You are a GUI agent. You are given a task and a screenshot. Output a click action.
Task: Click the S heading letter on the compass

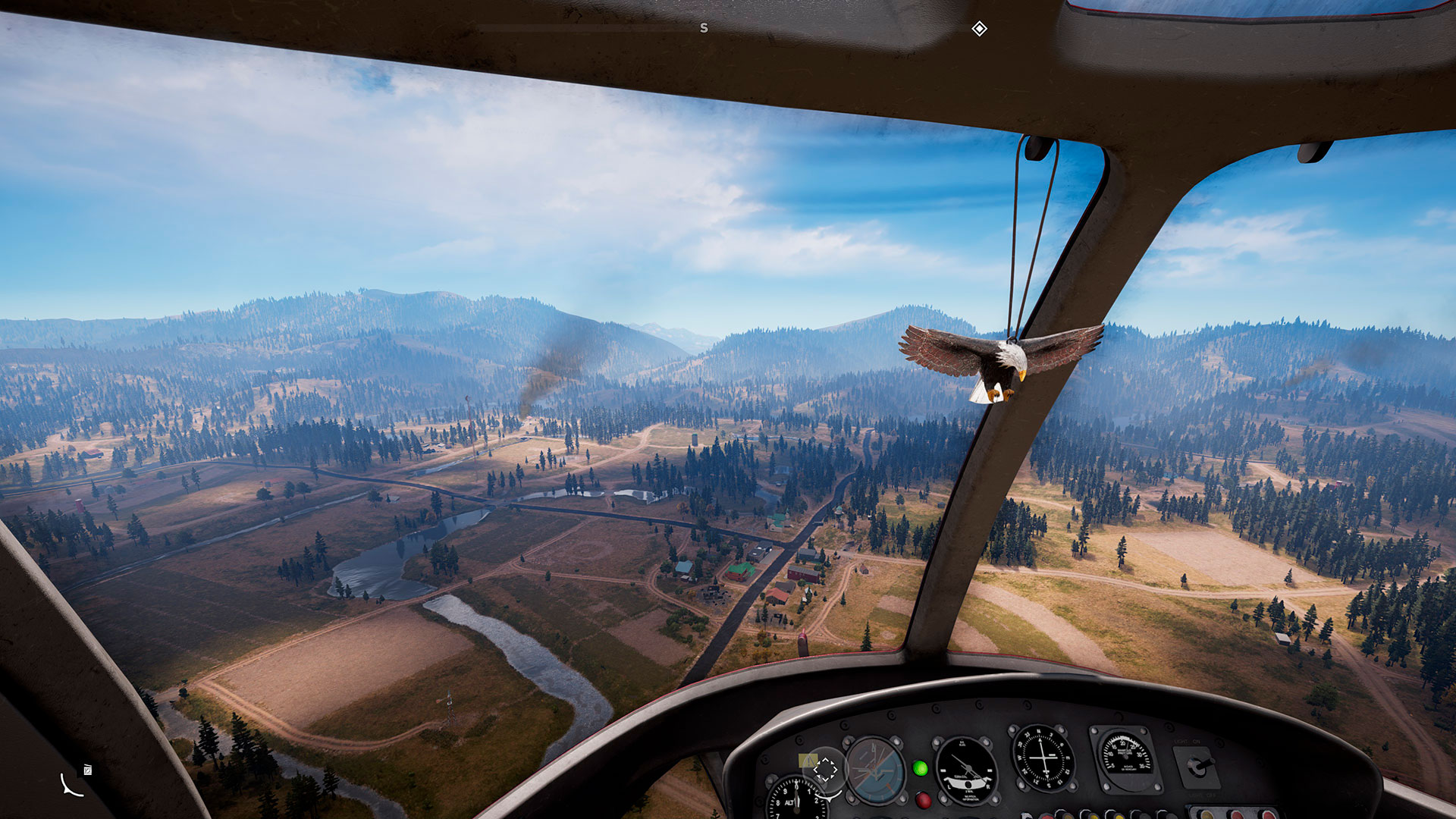pos(704,28)
